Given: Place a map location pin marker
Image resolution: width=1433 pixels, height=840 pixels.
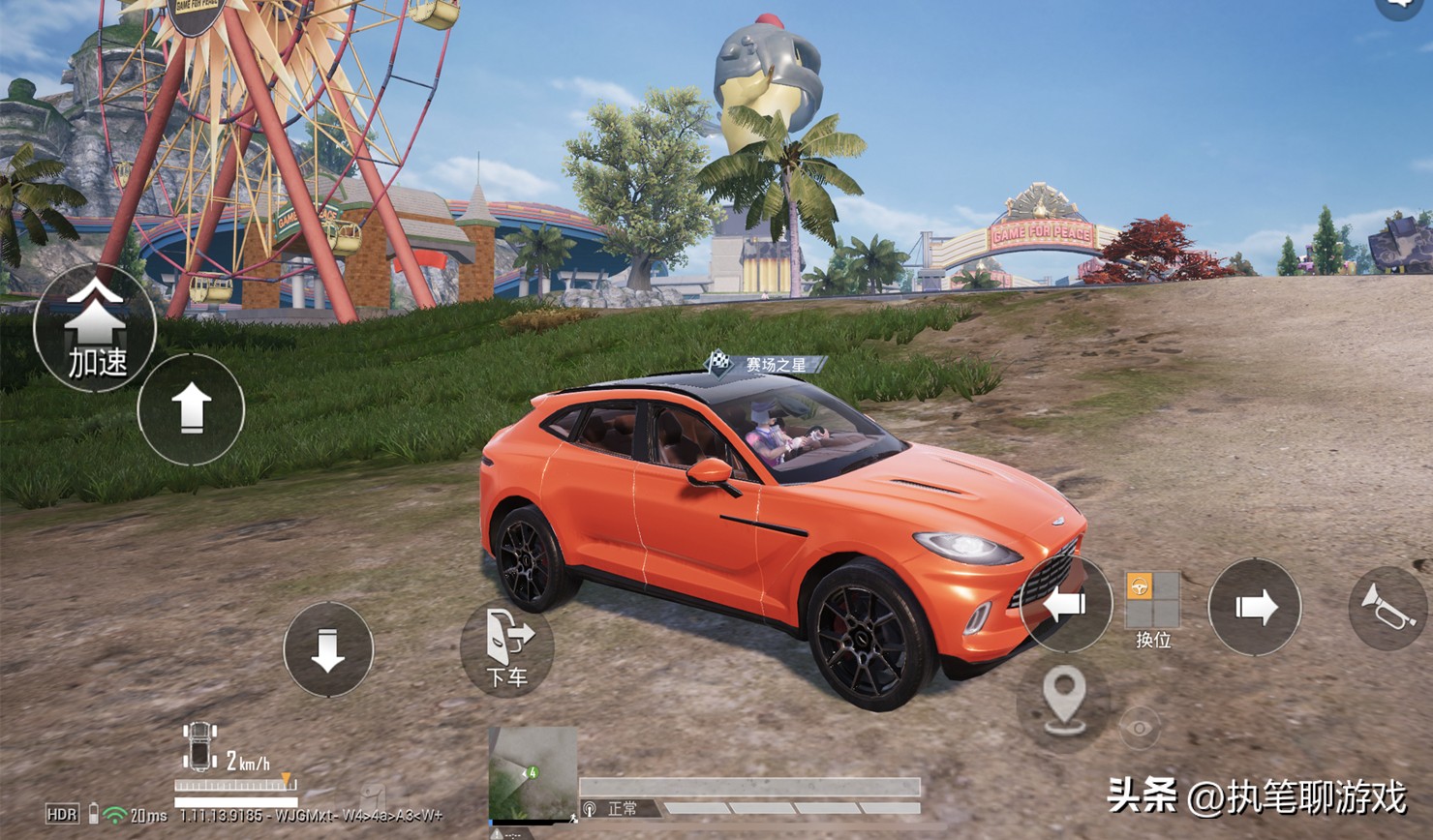Looking at the screenshot, I should (x=1063, y=701).
